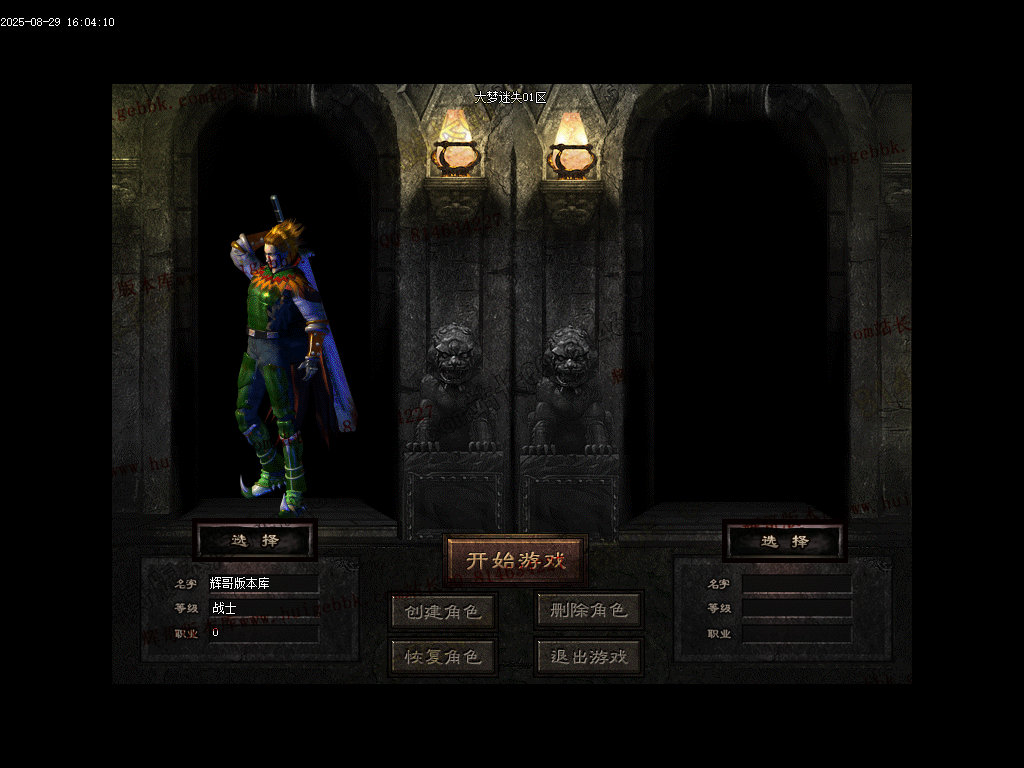1024x768 pixels.
Task: Open 创建角色 to create a character
Action: [x=443, y=610]
